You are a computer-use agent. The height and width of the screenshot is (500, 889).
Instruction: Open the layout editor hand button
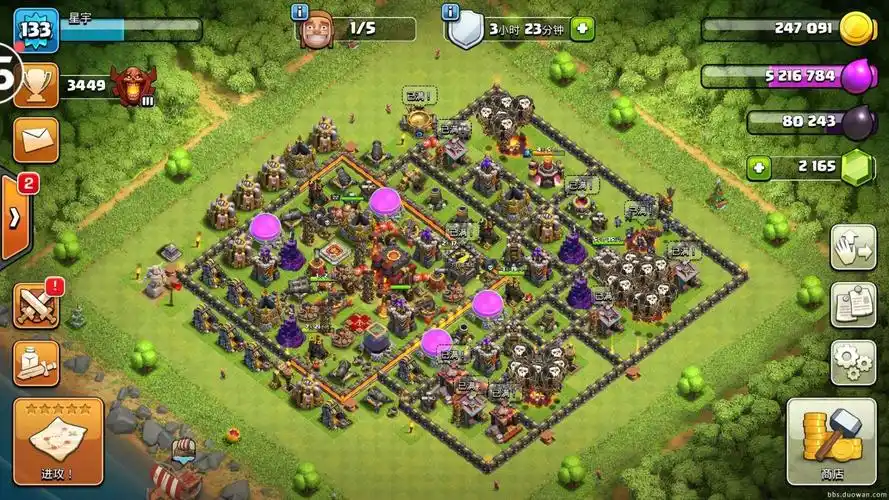pyautogui.click(x=852, y=246)
